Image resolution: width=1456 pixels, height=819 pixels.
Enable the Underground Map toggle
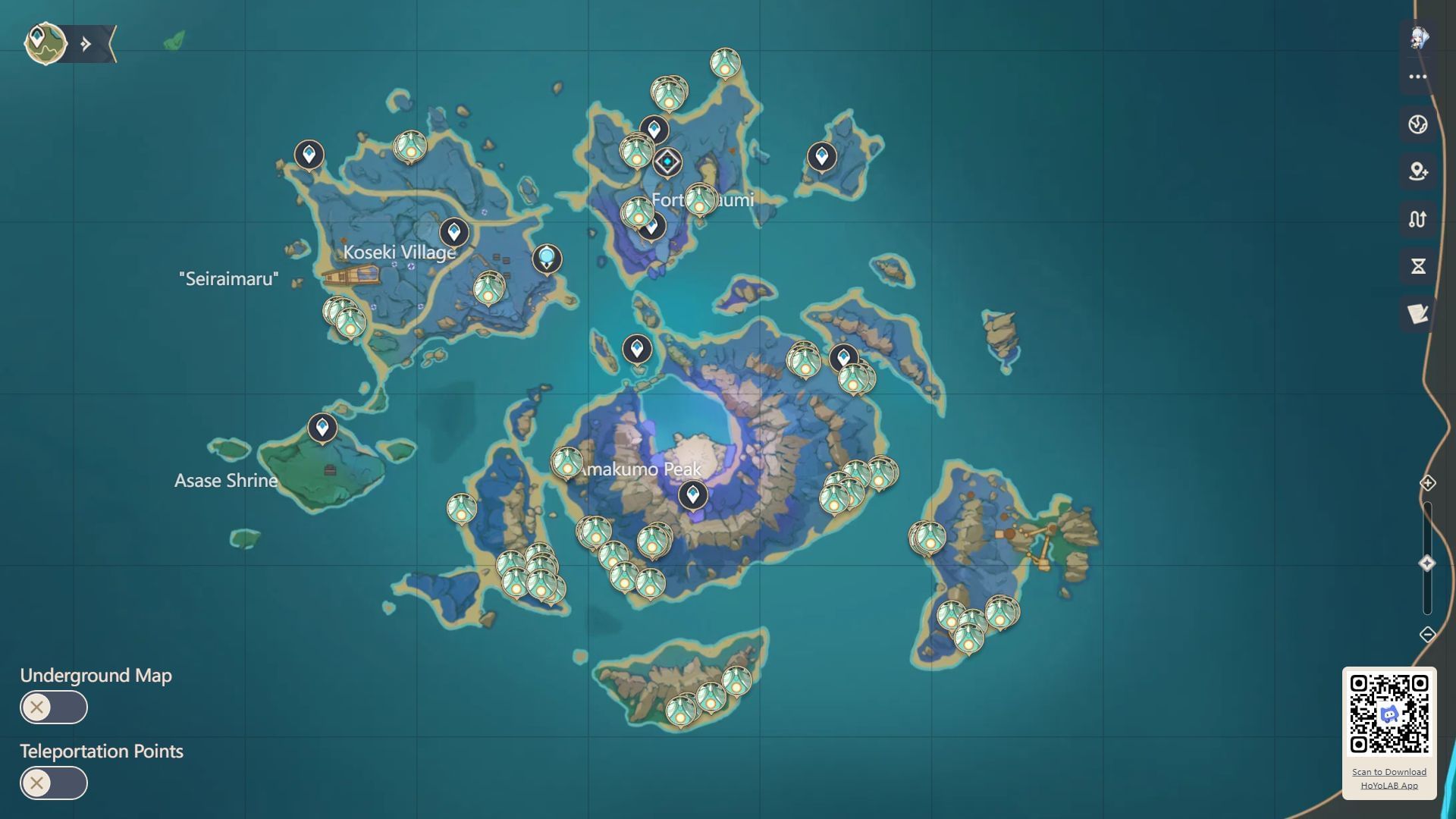click(53, 707)
